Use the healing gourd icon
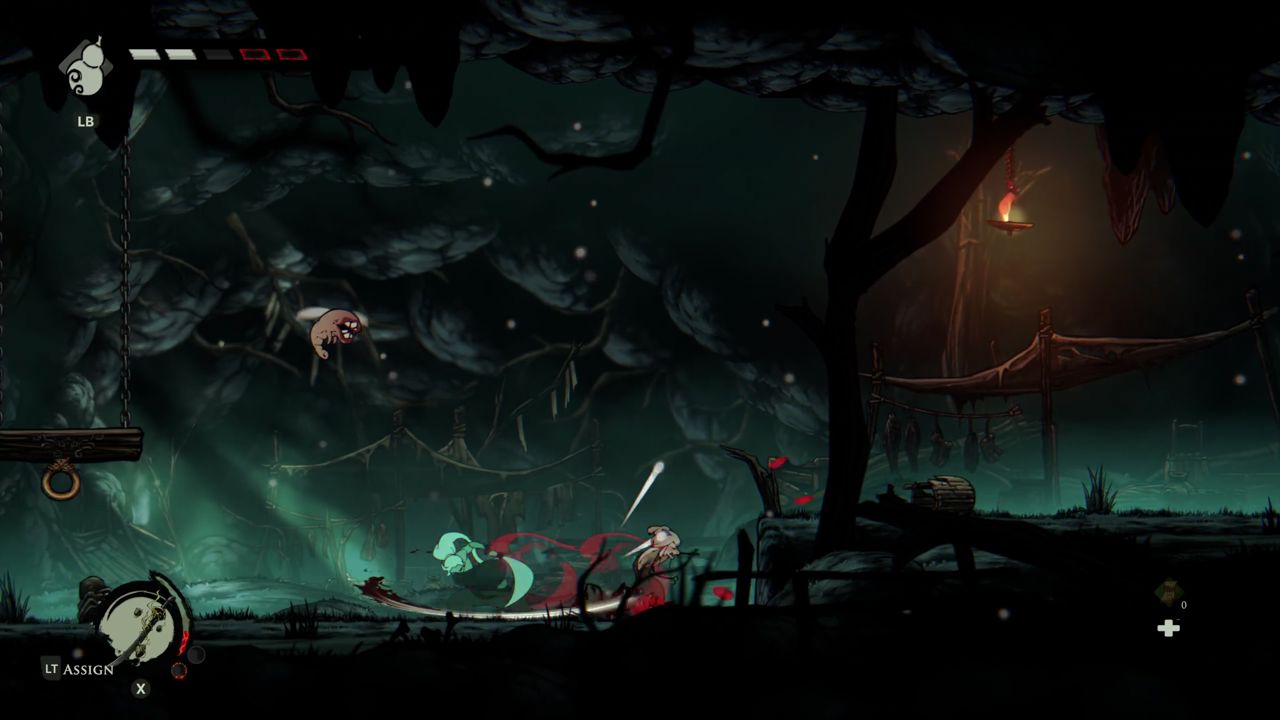1280x720 pixels. [x=85, y=70]
